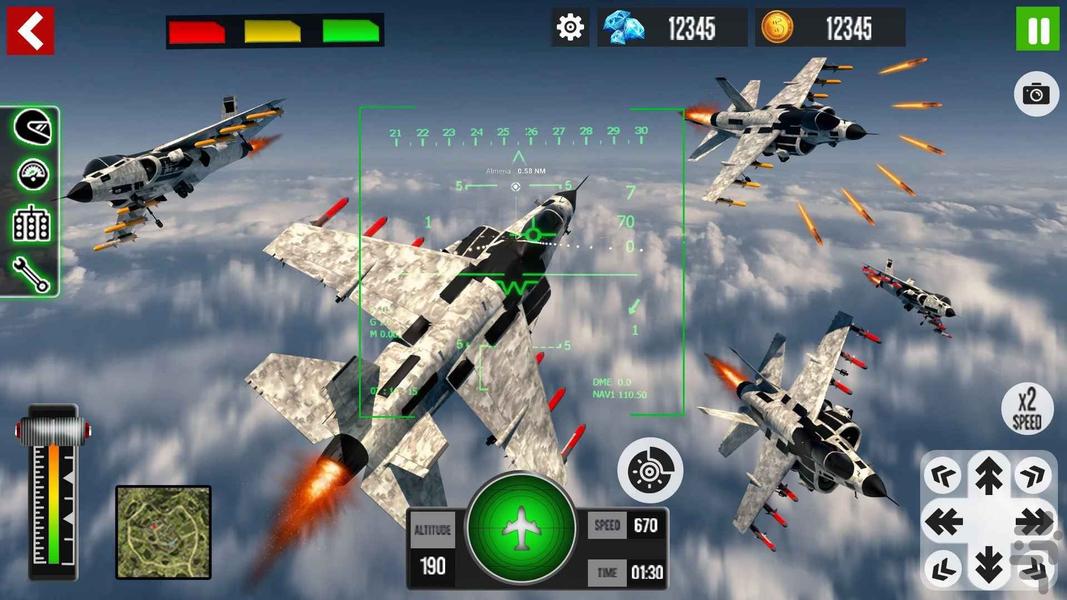Open the gear settings menu
The height and width of the screenshot is (600, 1067).
tap(570, 27)
